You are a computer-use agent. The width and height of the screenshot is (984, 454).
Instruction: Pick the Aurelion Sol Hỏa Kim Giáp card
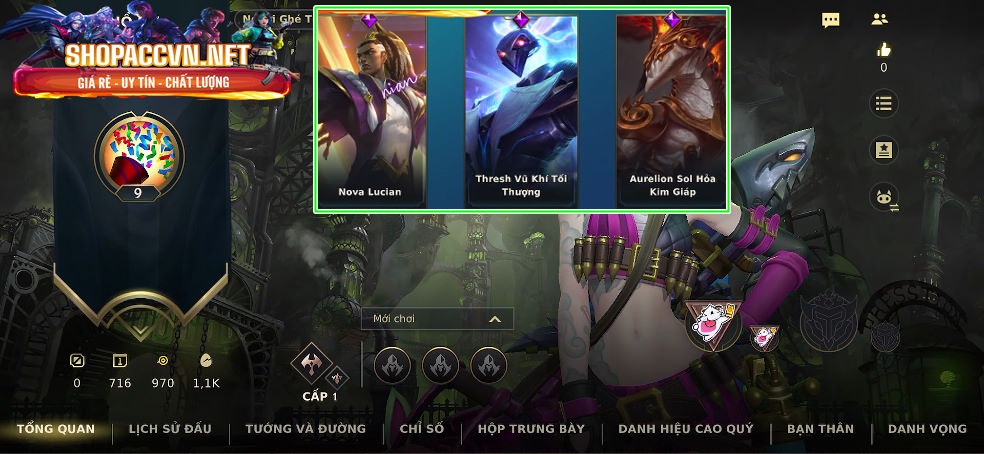tap(672, 110)
